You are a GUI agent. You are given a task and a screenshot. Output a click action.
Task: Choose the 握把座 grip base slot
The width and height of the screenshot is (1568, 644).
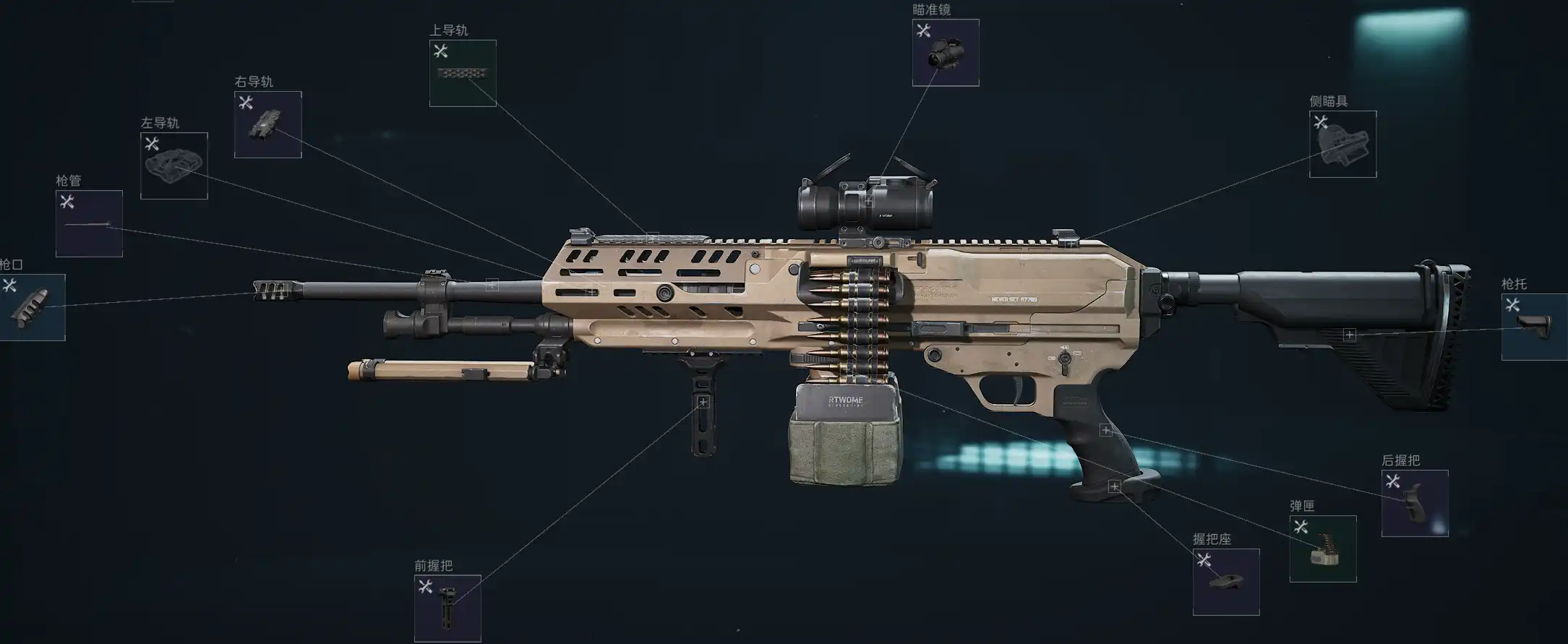[1225, 582]
